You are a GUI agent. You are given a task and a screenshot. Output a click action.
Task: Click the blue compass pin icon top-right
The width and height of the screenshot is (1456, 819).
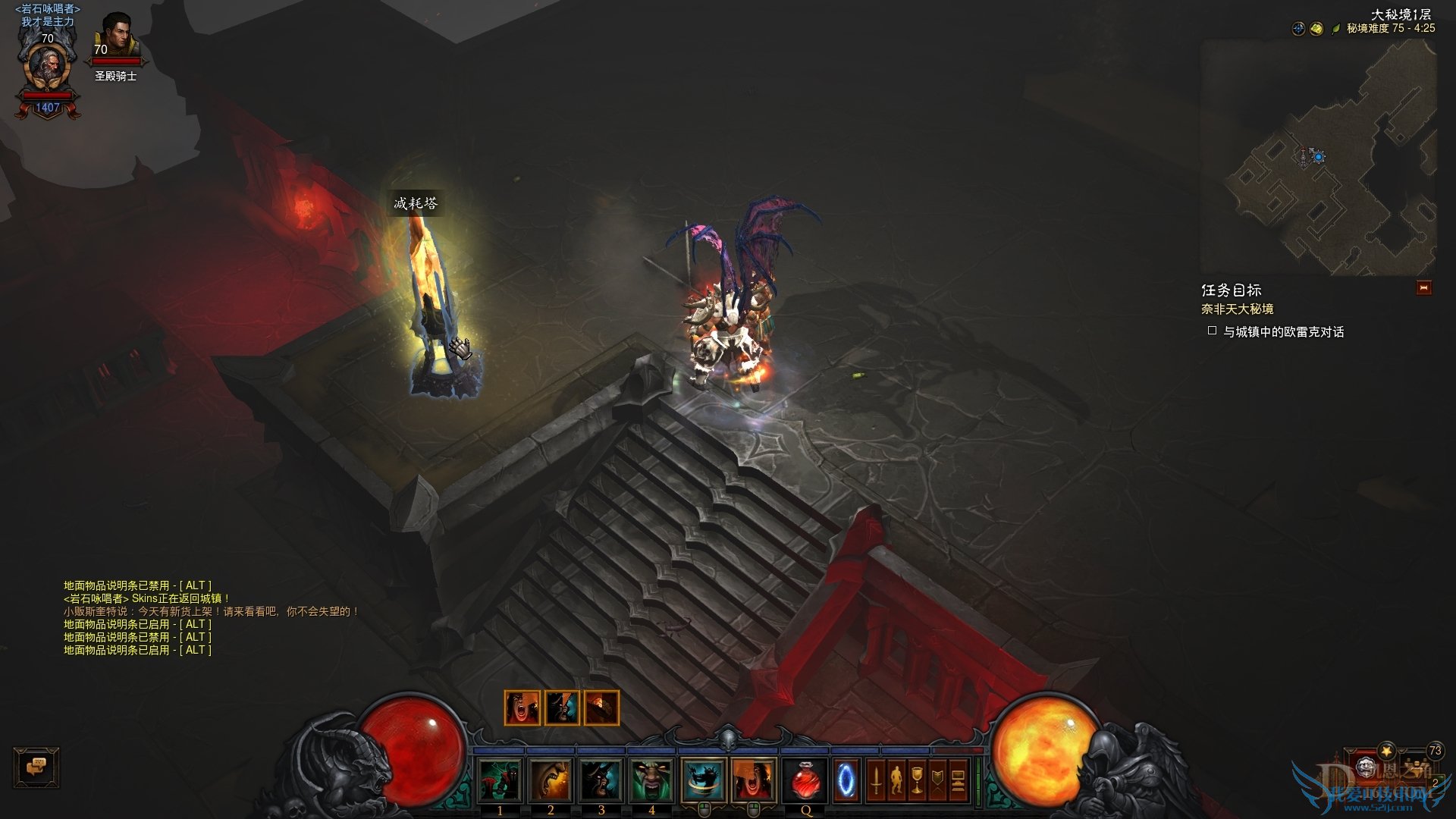1298,29
